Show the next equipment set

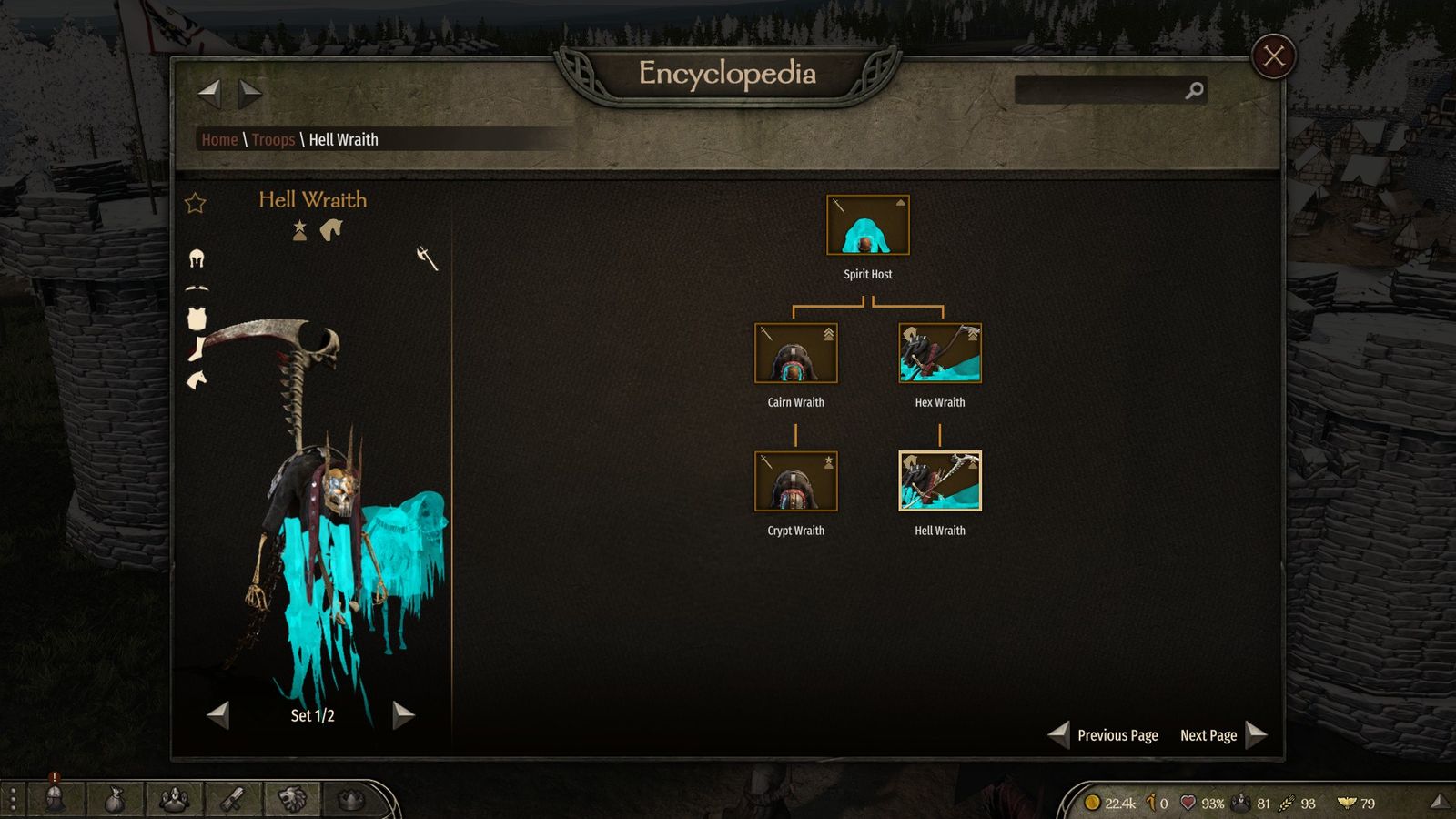point(403,715)
